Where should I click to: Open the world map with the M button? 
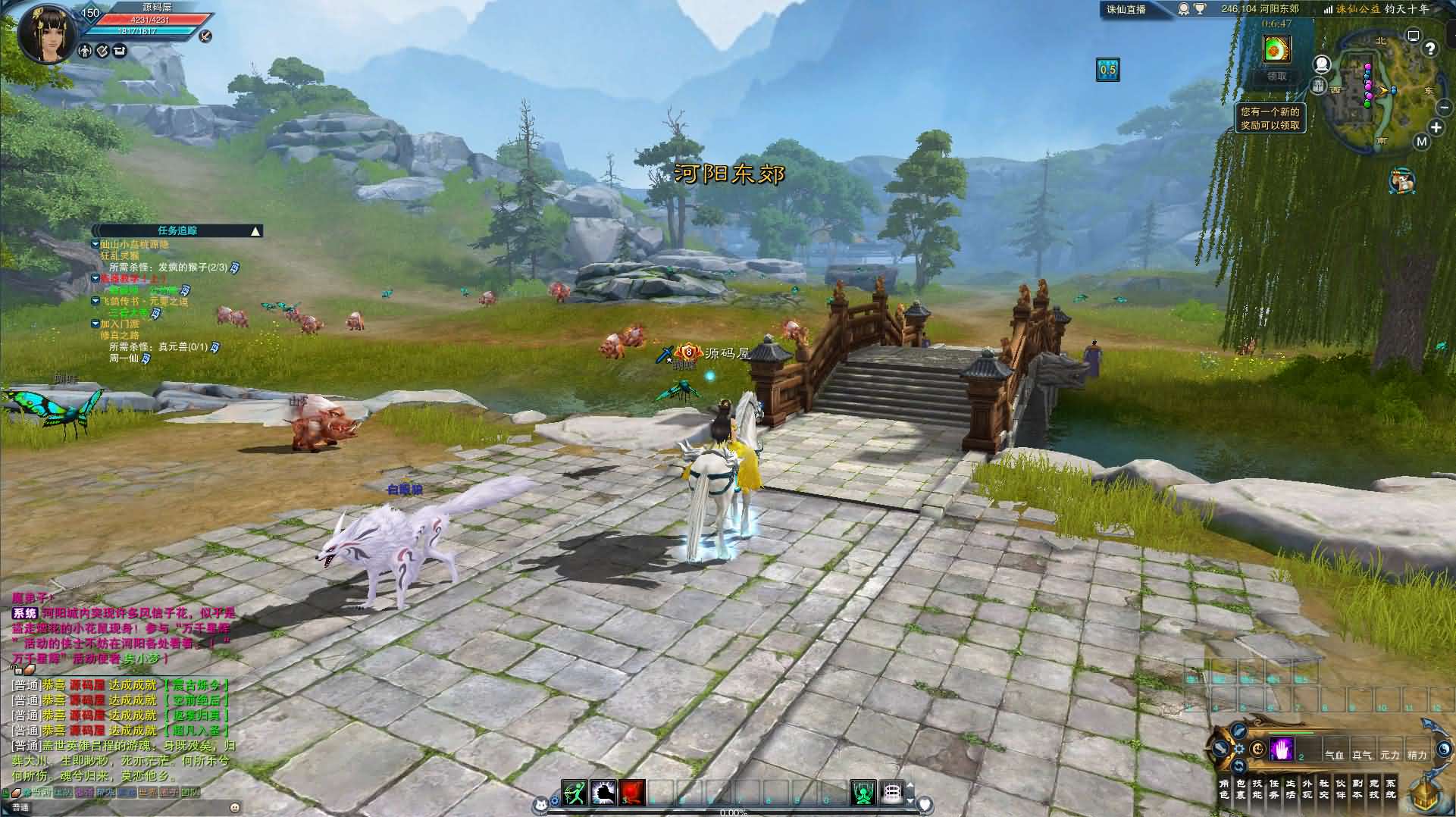[1421, 142]
